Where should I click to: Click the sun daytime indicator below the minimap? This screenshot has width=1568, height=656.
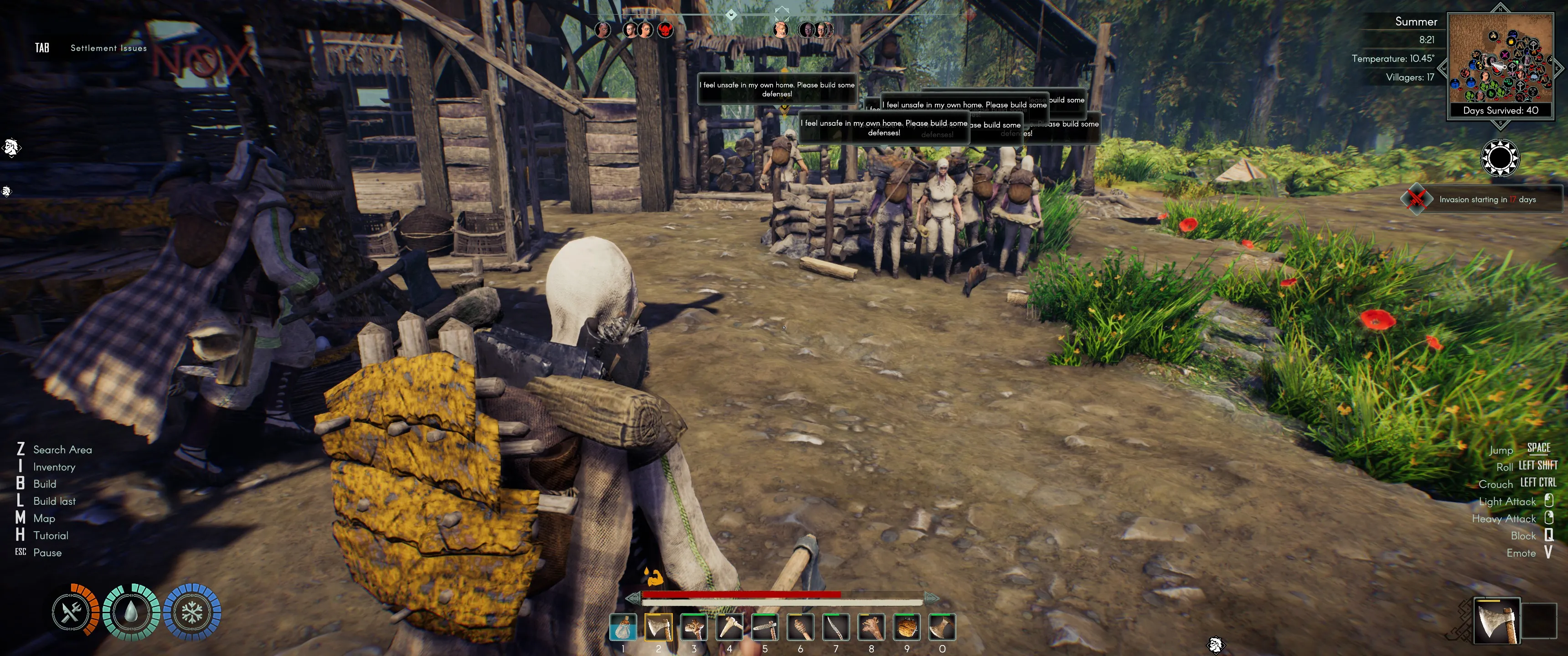[1499, 158]
